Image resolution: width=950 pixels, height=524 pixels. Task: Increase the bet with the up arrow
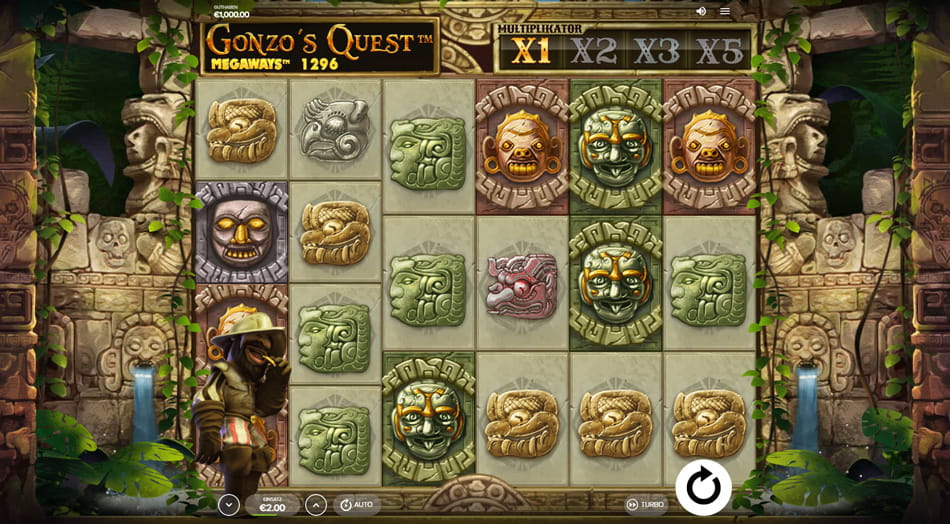click(x=315, y=505)
